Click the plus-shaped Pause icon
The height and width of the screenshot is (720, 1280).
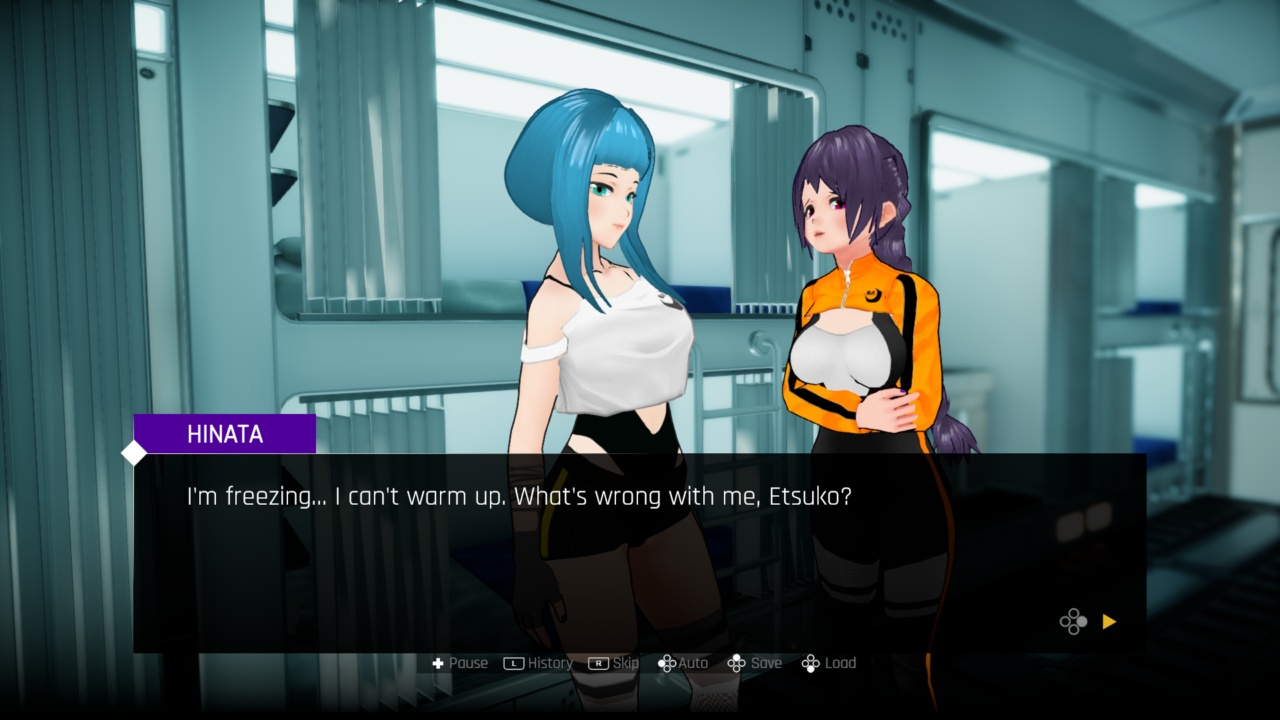[x=438, y=662]
